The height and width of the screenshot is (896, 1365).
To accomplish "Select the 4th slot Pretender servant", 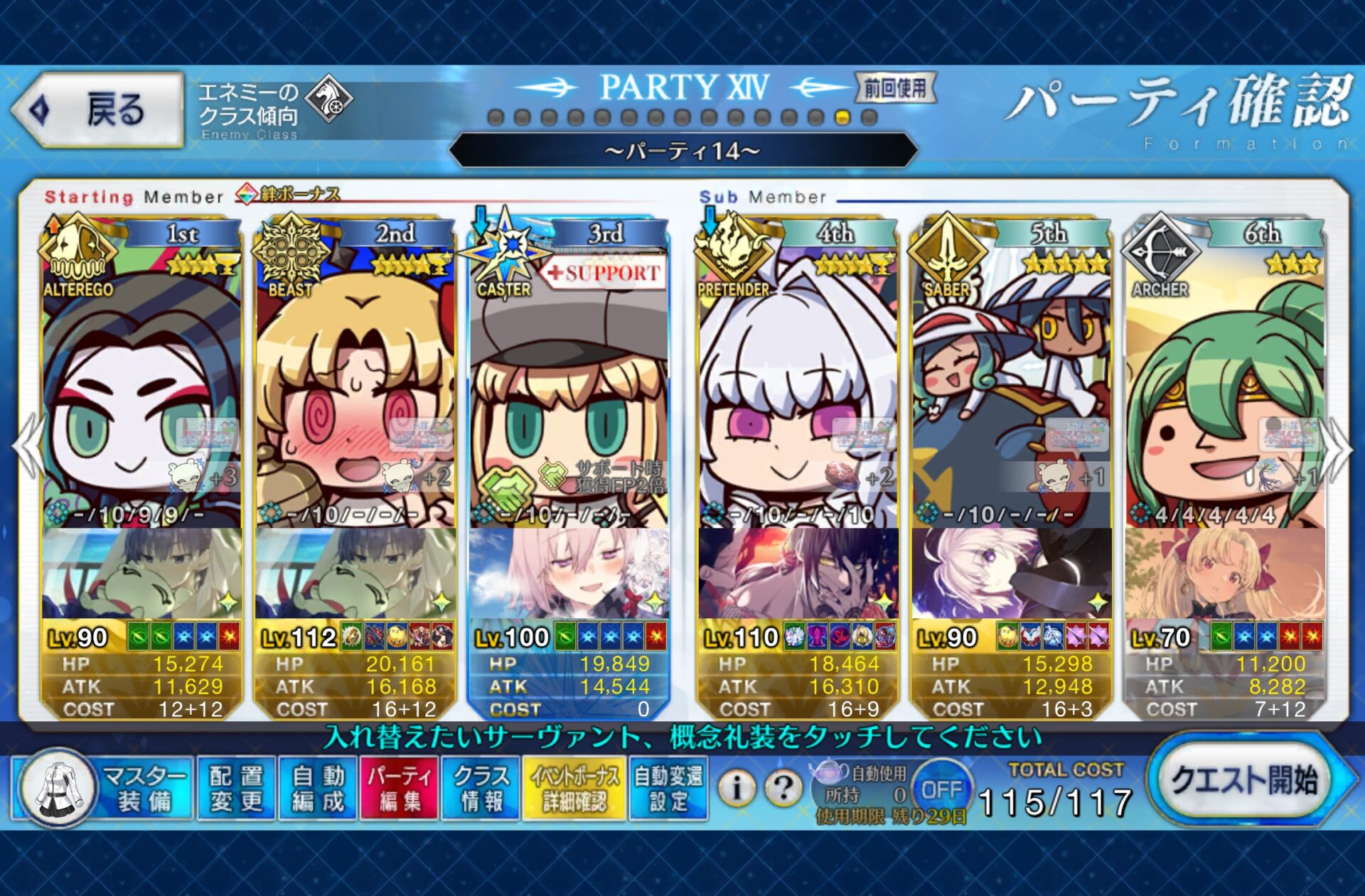I will click(x=798, y=384).
